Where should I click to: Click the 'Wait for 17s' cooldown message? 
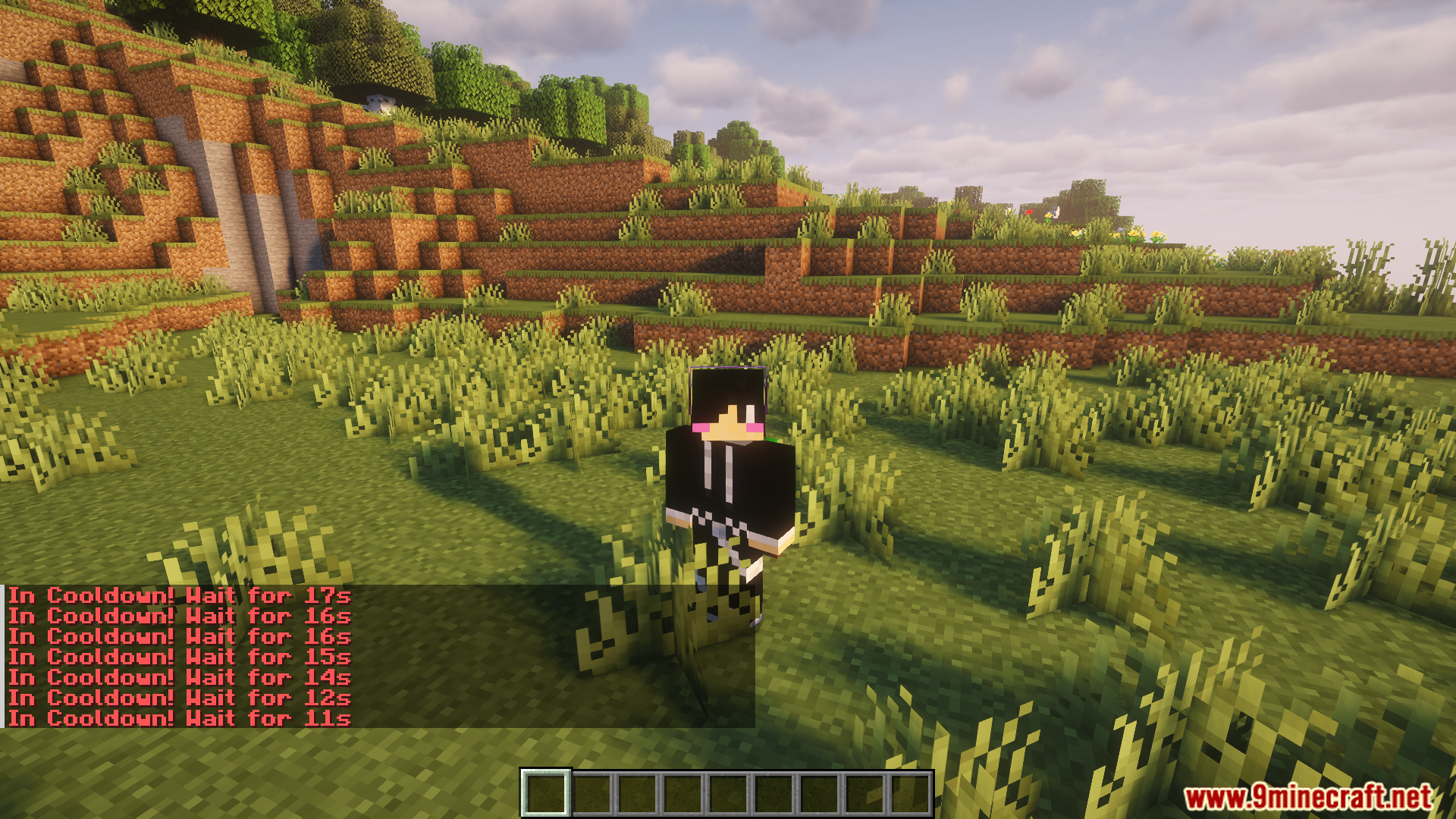point(178,596)
